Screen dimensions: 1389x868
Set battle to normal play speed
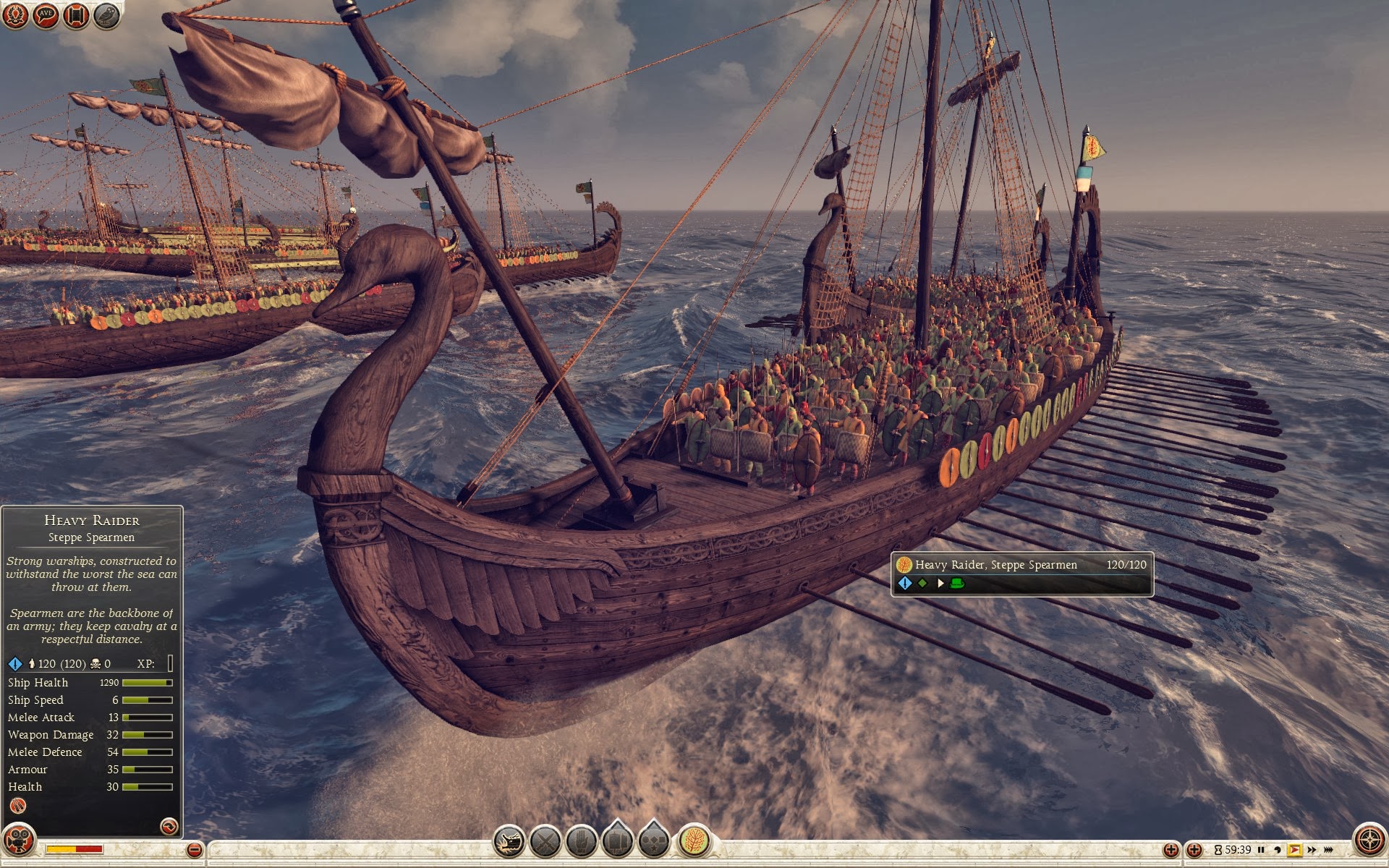click(x=1294, y=850)
